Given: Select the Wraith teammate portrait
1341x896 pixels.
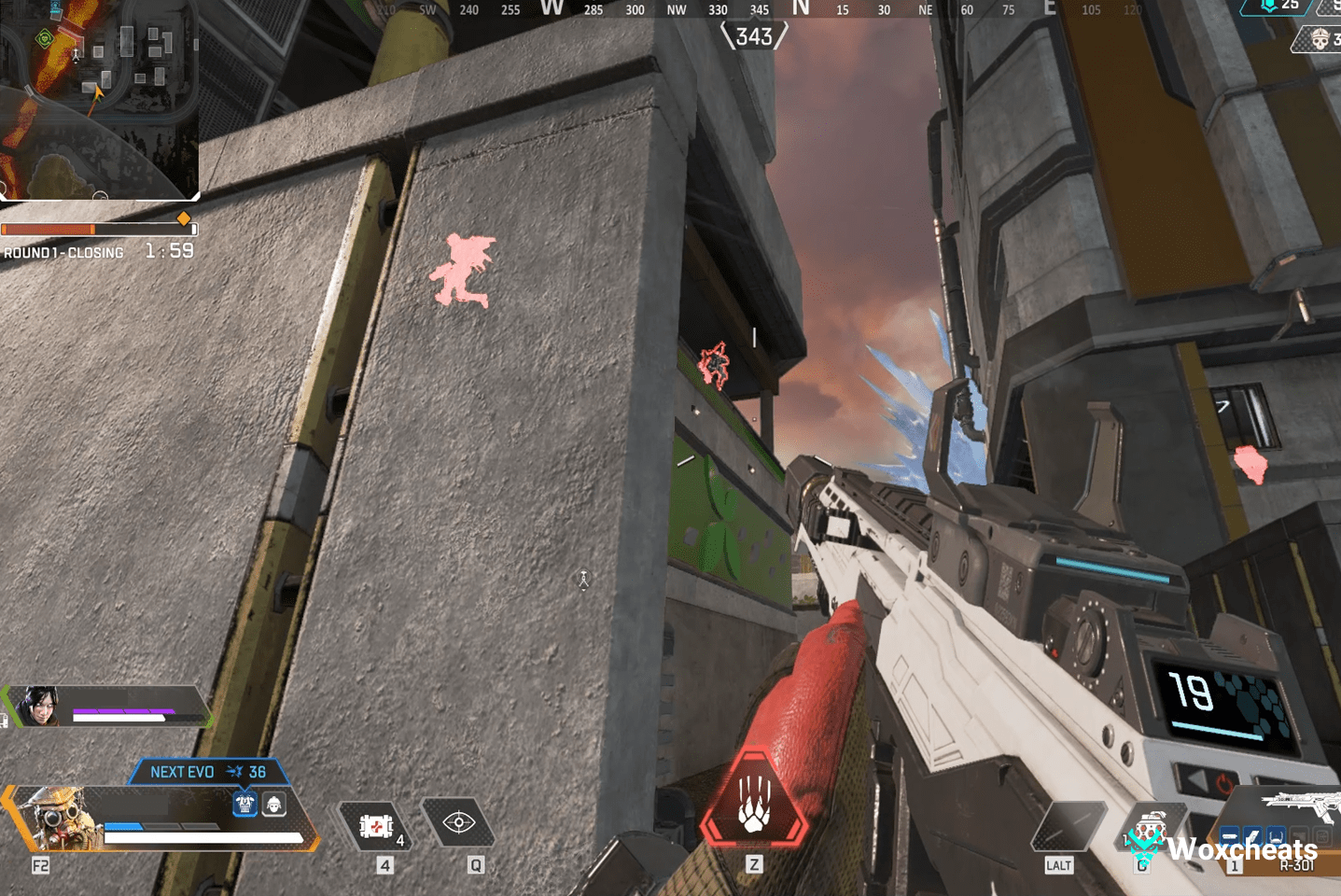Looking at the screenshot, I should tap(37, 706).
